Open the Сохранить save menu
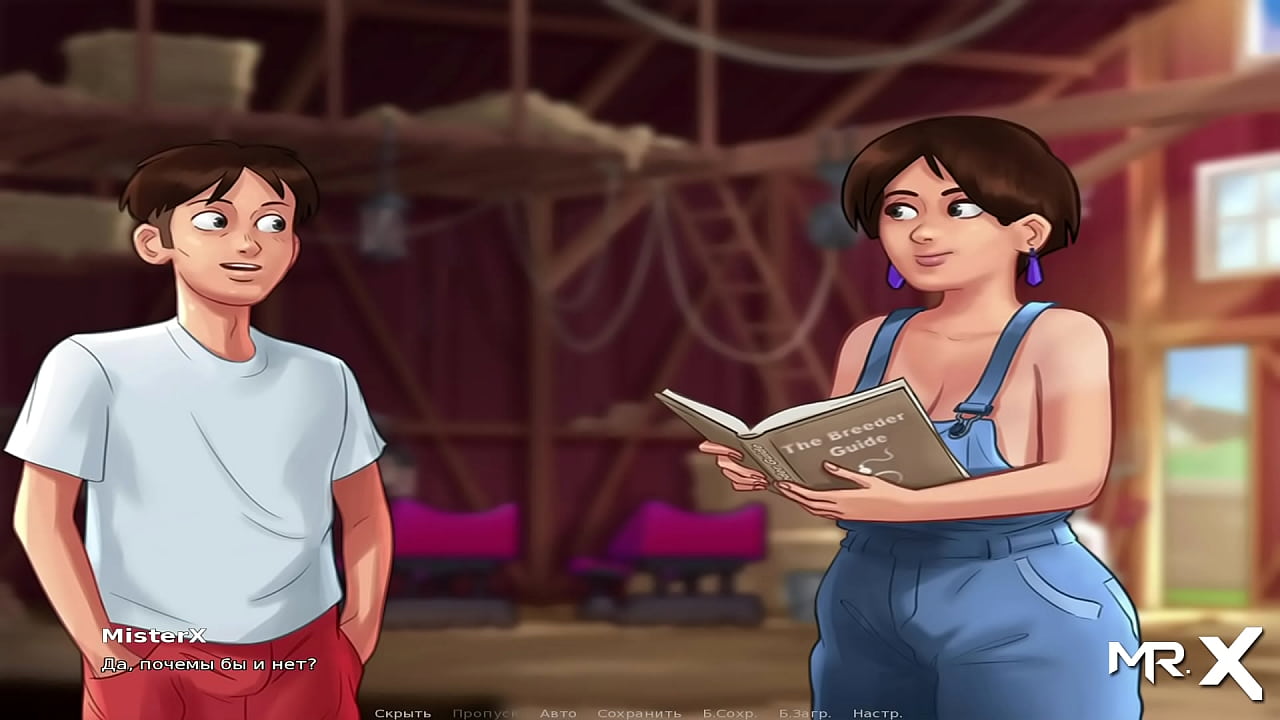The image size is (1280, 720). [639, 713]
